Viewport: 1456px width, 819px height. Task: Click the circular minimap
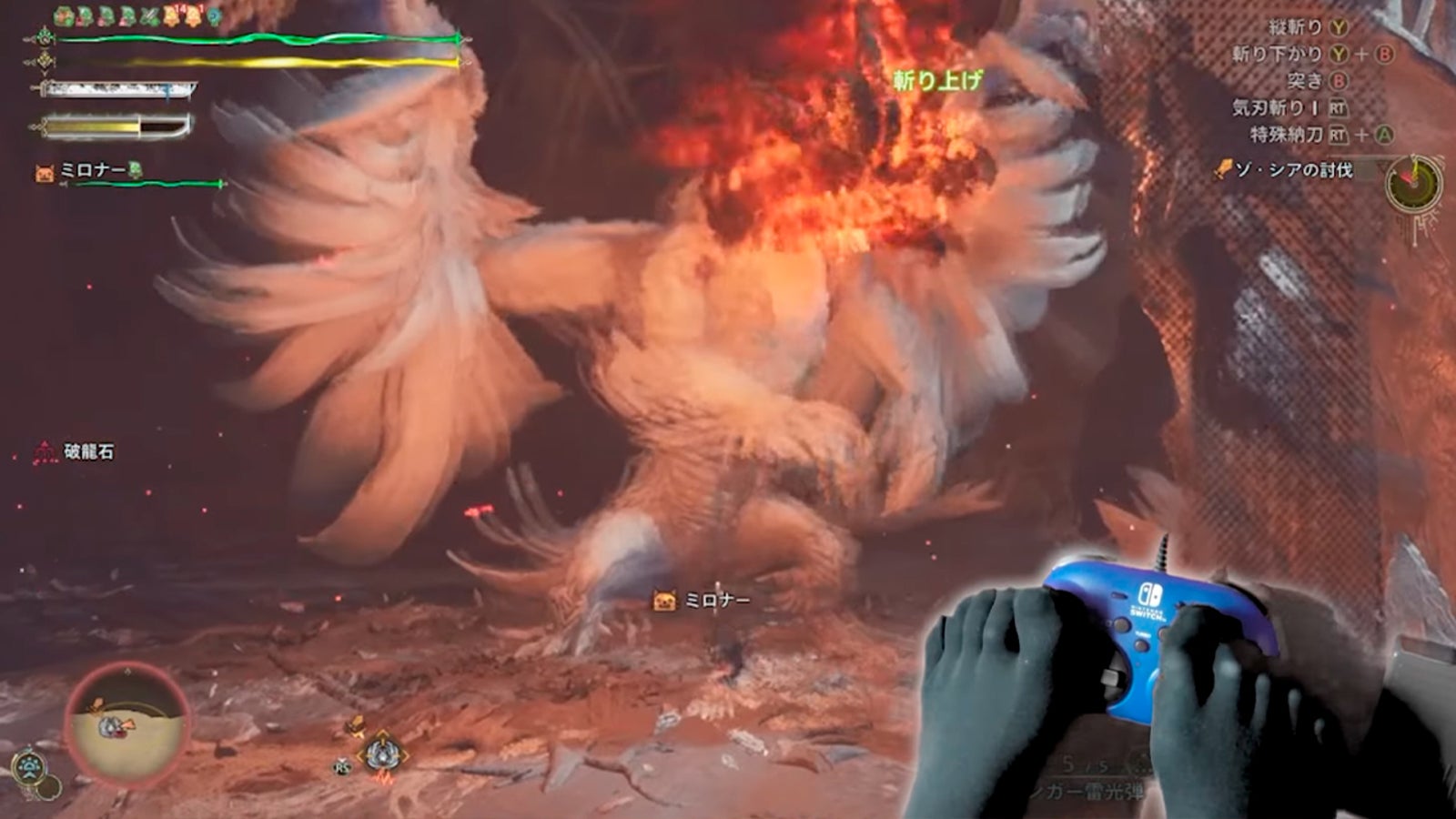point(127,723)
